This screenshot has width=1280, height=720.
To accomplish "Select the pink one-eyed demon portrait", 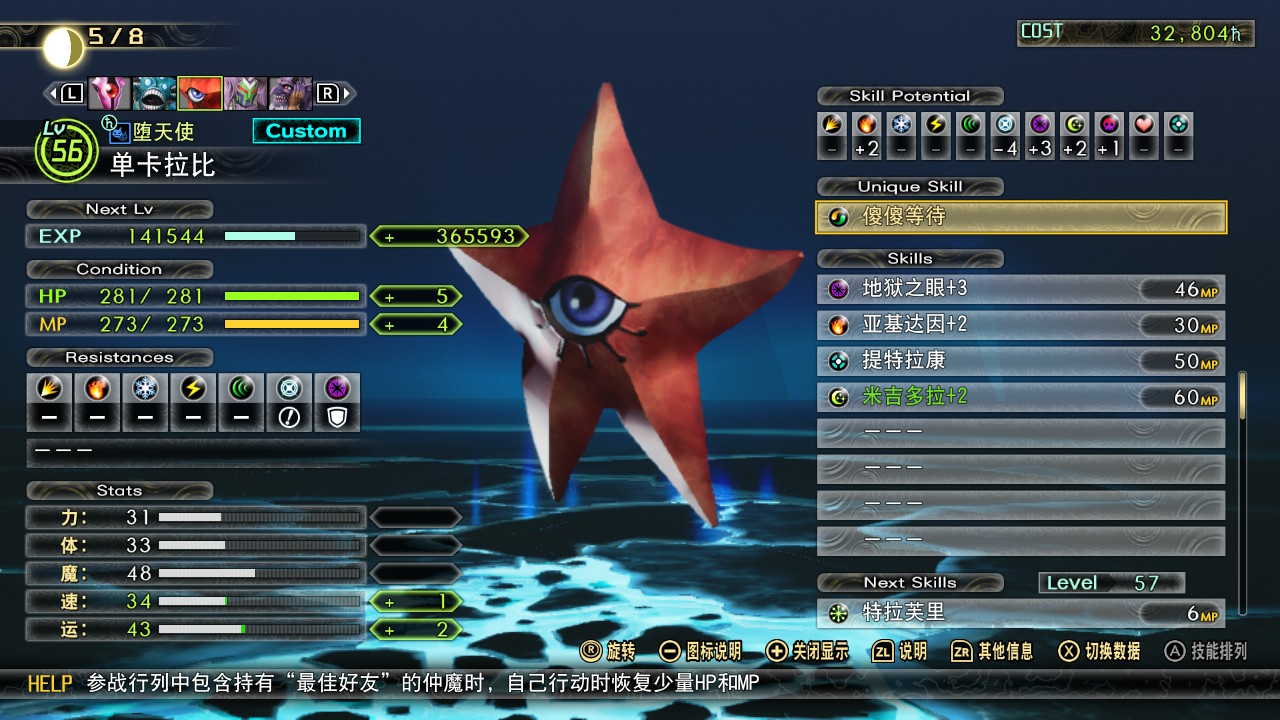I will tap(109, 93).
